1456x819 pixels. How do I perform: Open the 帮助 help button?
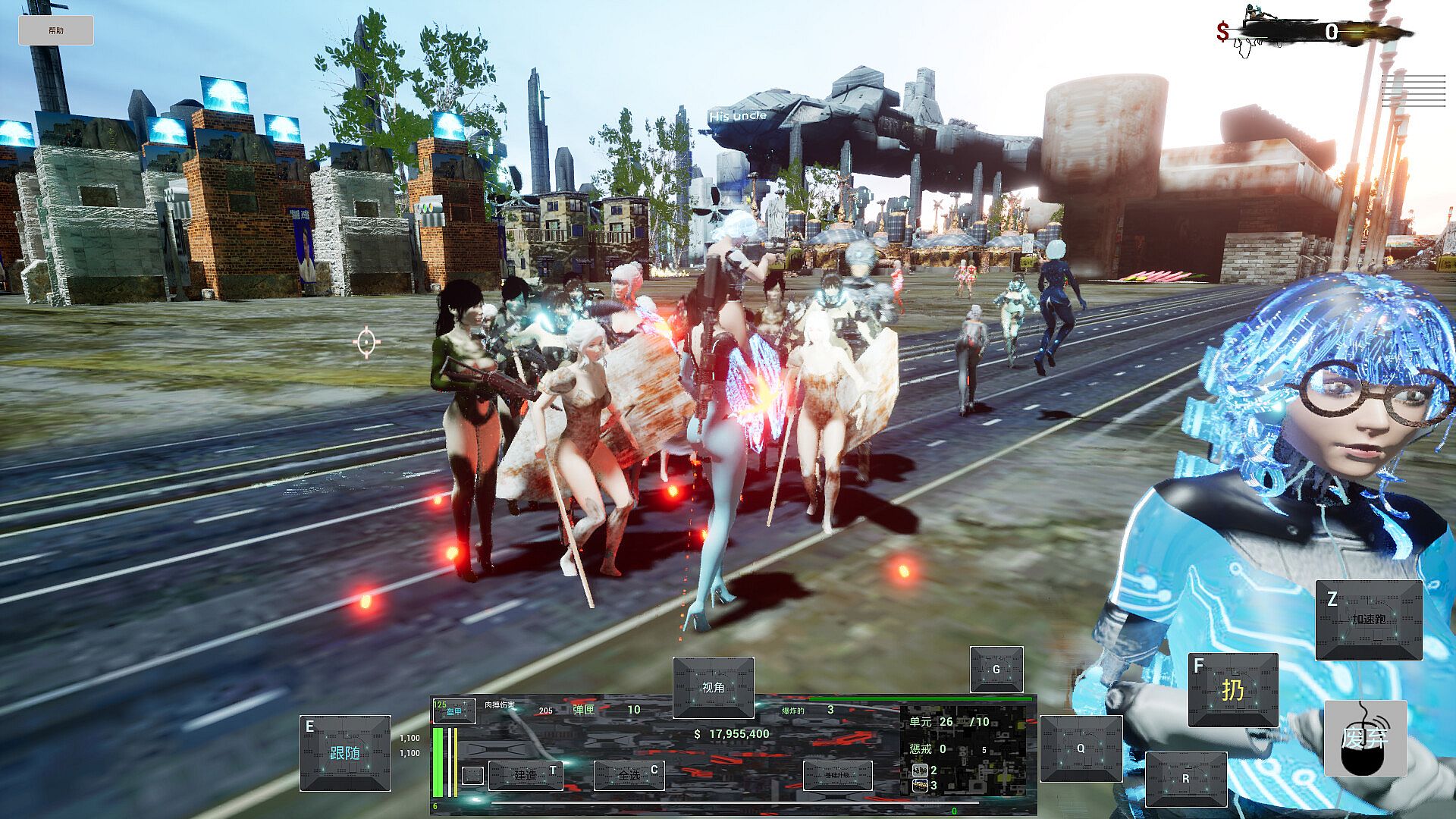pos(56,30)
